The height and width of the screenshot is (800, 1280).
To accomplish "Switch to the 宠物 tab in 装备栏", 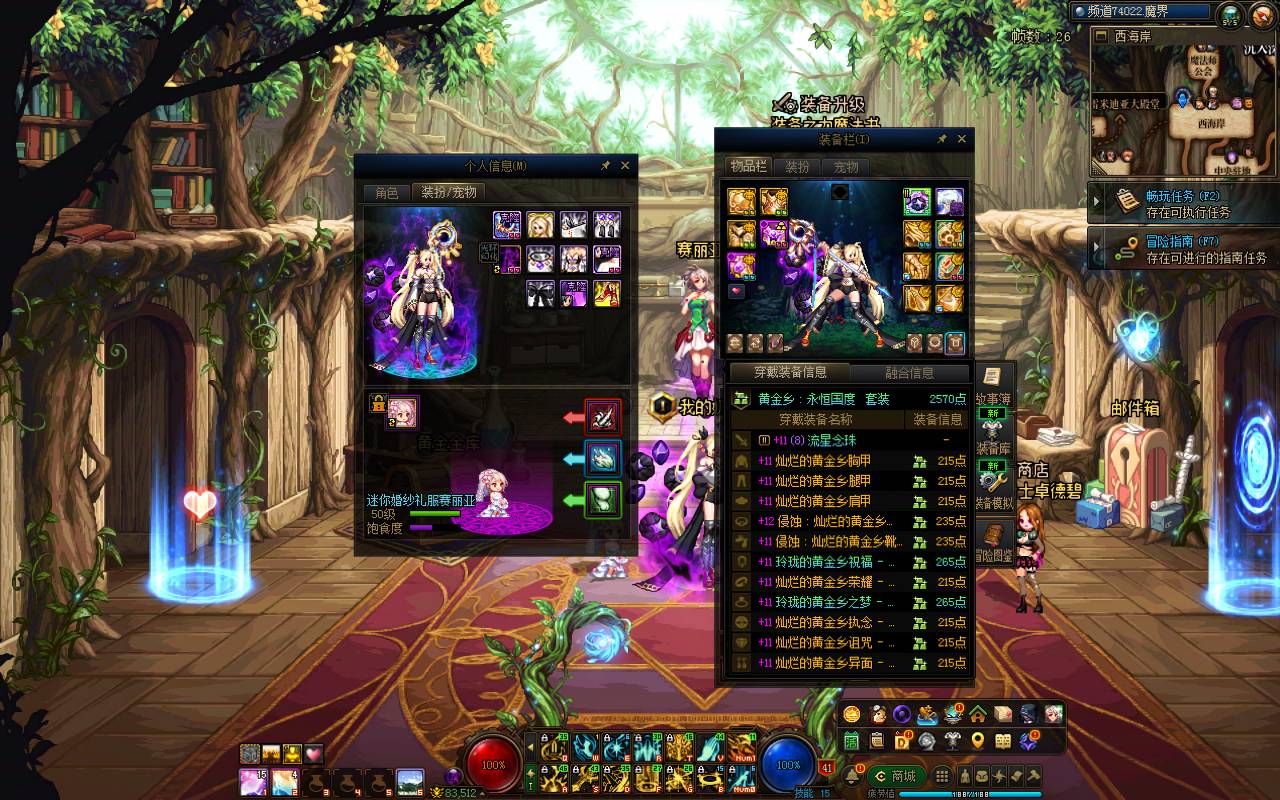I will (x=846, y=167).
